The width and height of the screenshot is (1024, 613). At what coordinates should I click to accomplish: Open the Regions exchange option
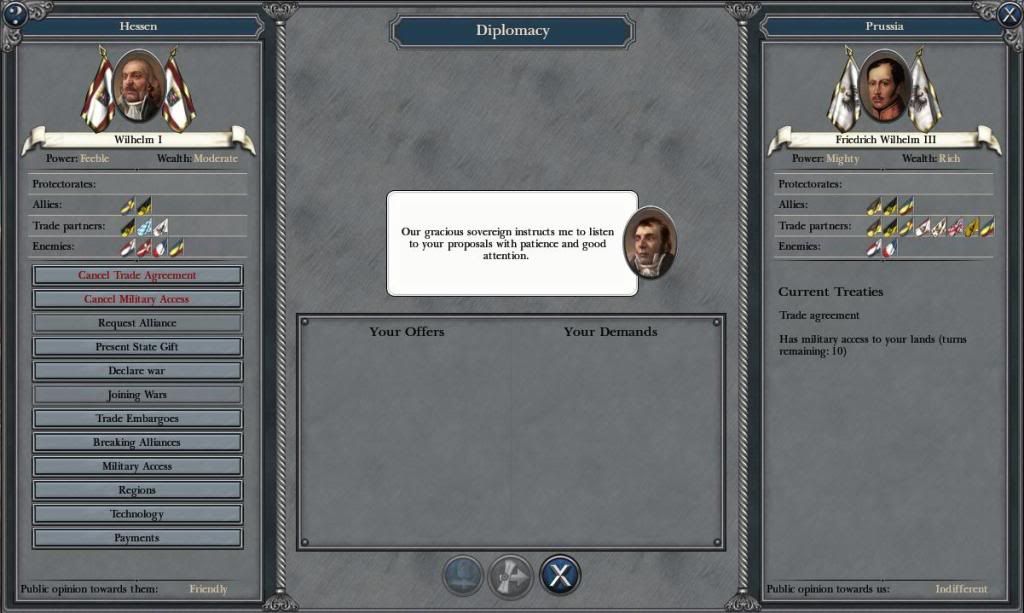coord(137,491)
